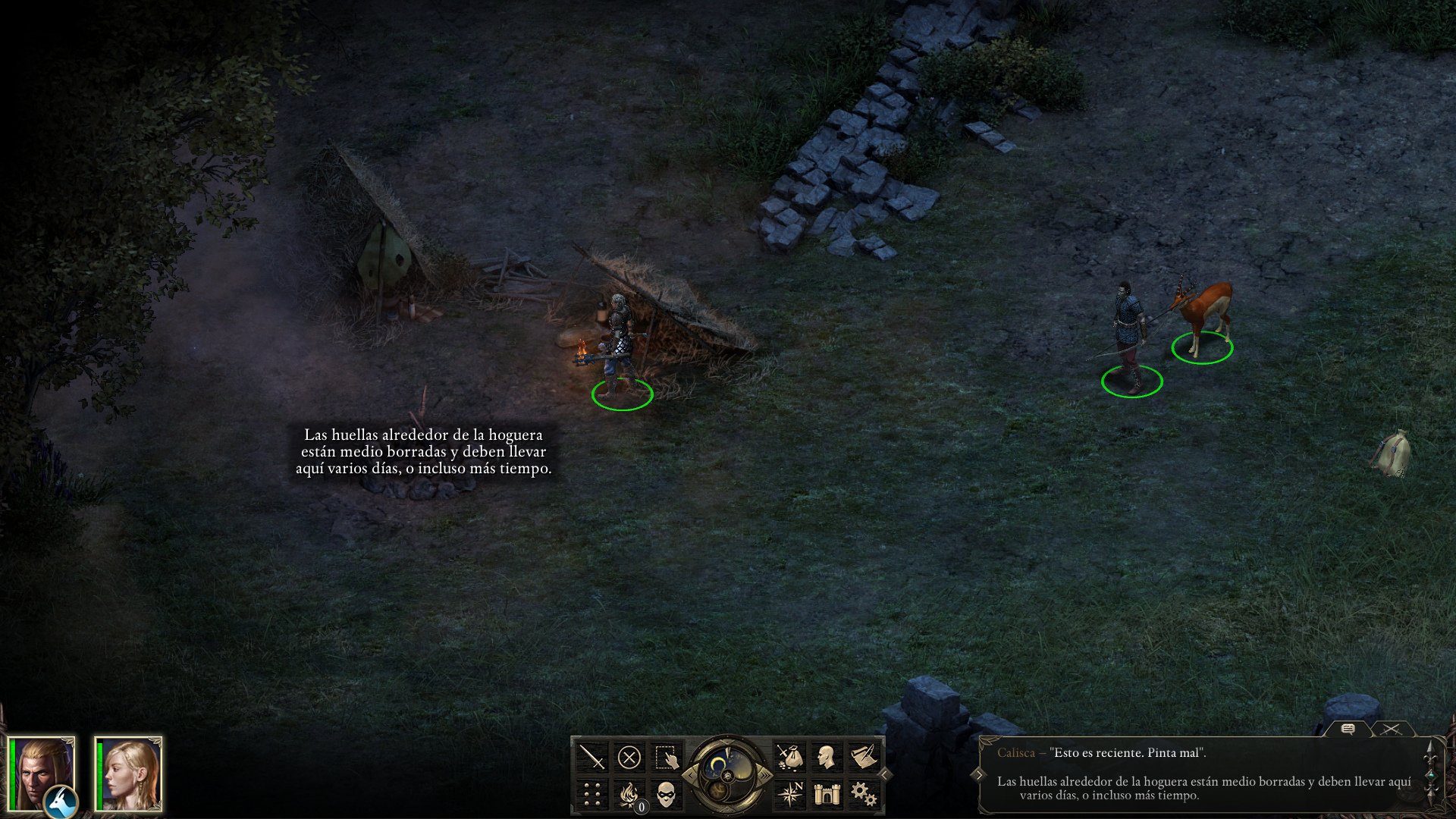Toggle slow mode with the left clock arrow
The height and width of the screenshot is (819, 1456).
pos(692,775)
